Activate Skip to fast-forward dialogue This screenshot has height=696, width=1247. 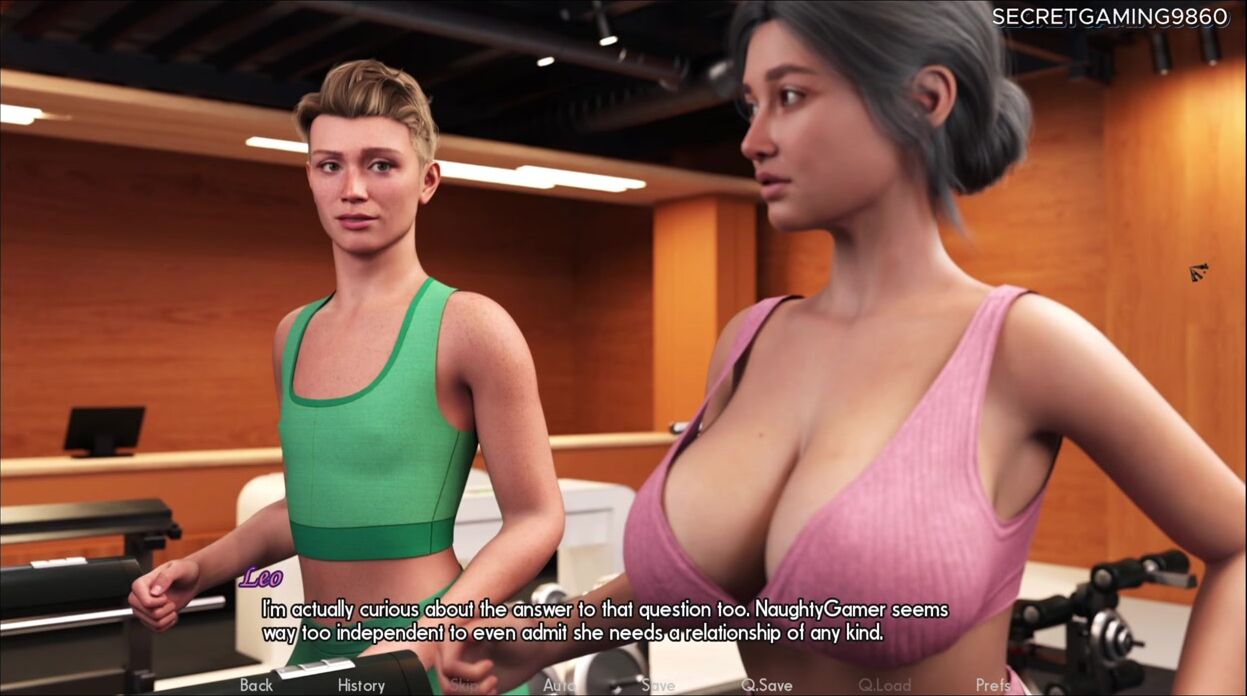463,685
